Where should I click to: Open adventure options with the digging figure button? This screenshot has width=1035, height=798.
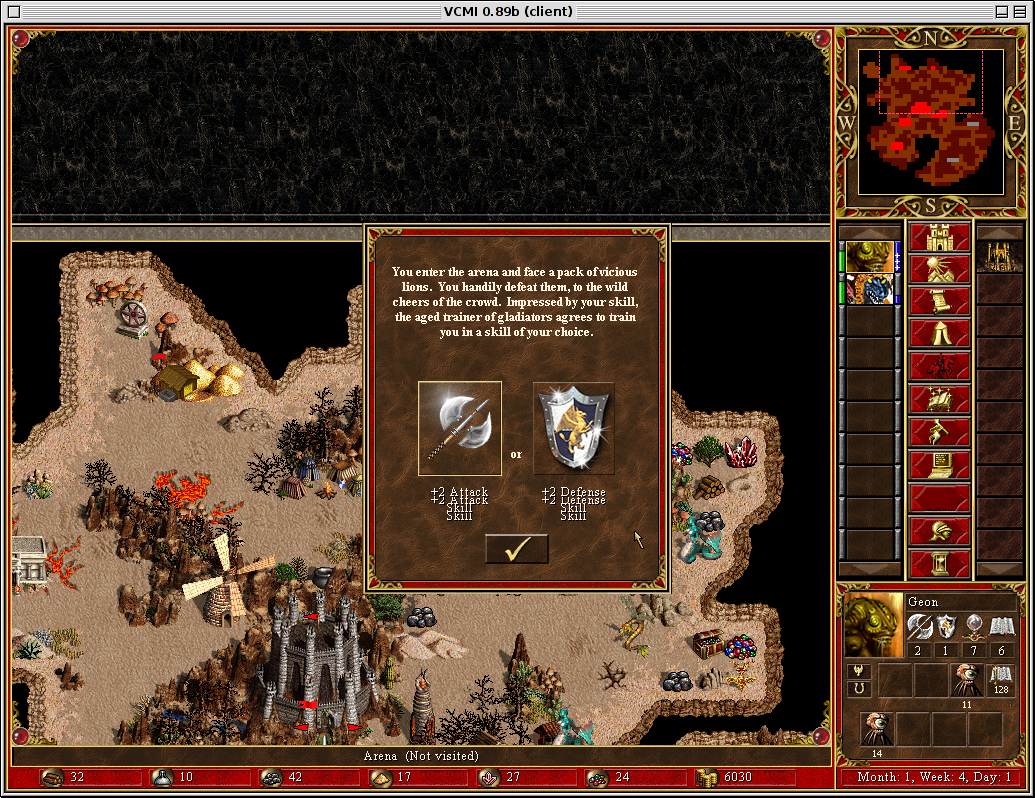(x=939, y=432)
